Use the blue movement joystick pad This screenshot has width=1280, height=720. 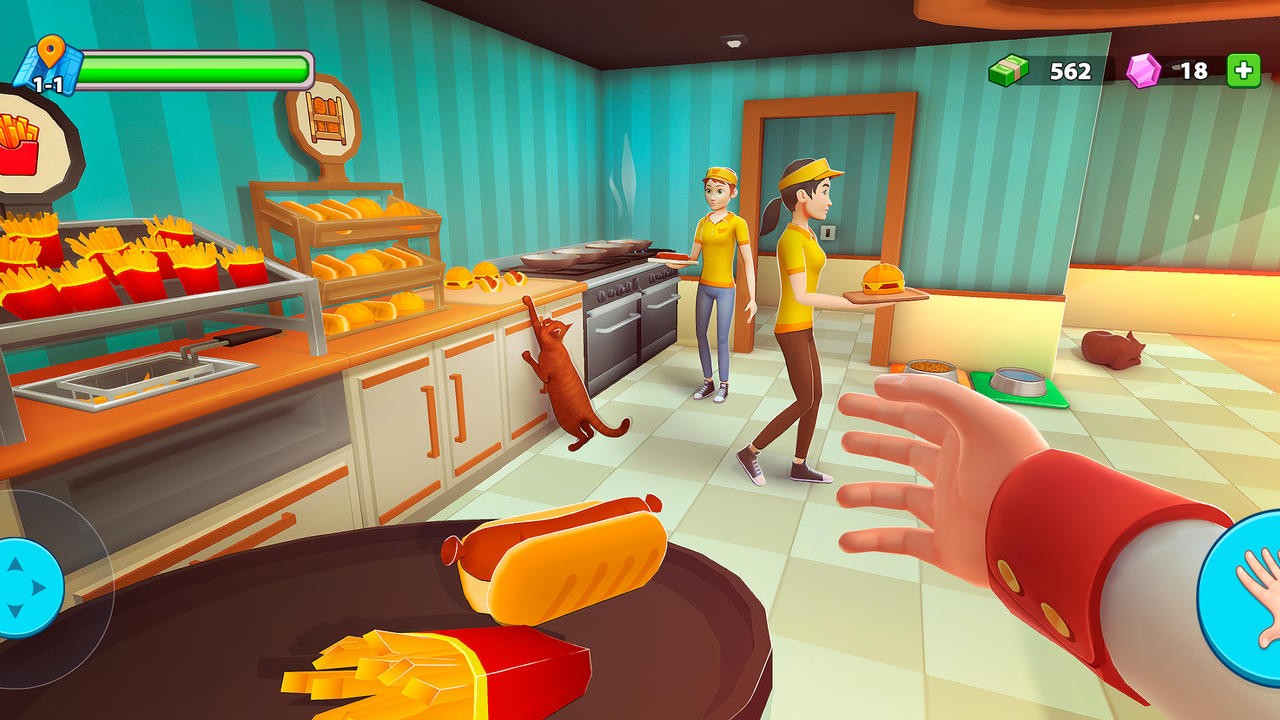pos(24,587)
